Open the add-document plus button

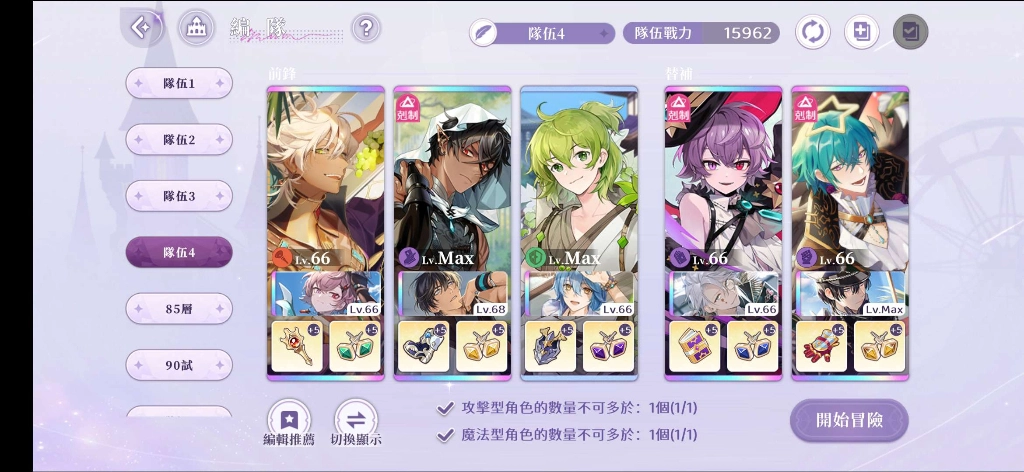(861, 32)
